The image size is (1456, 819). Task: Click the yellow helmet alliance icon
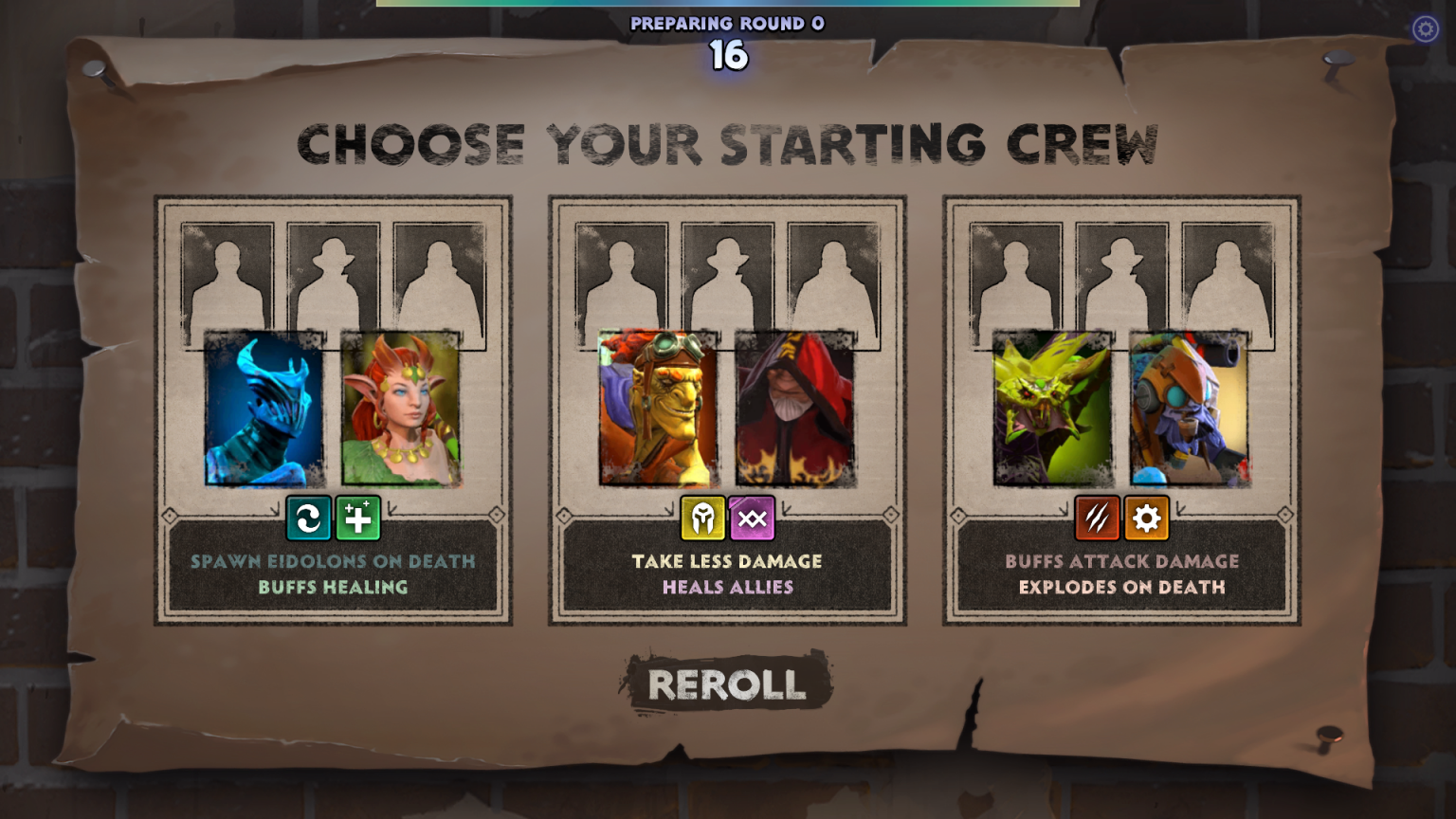[x=703, y=519]
